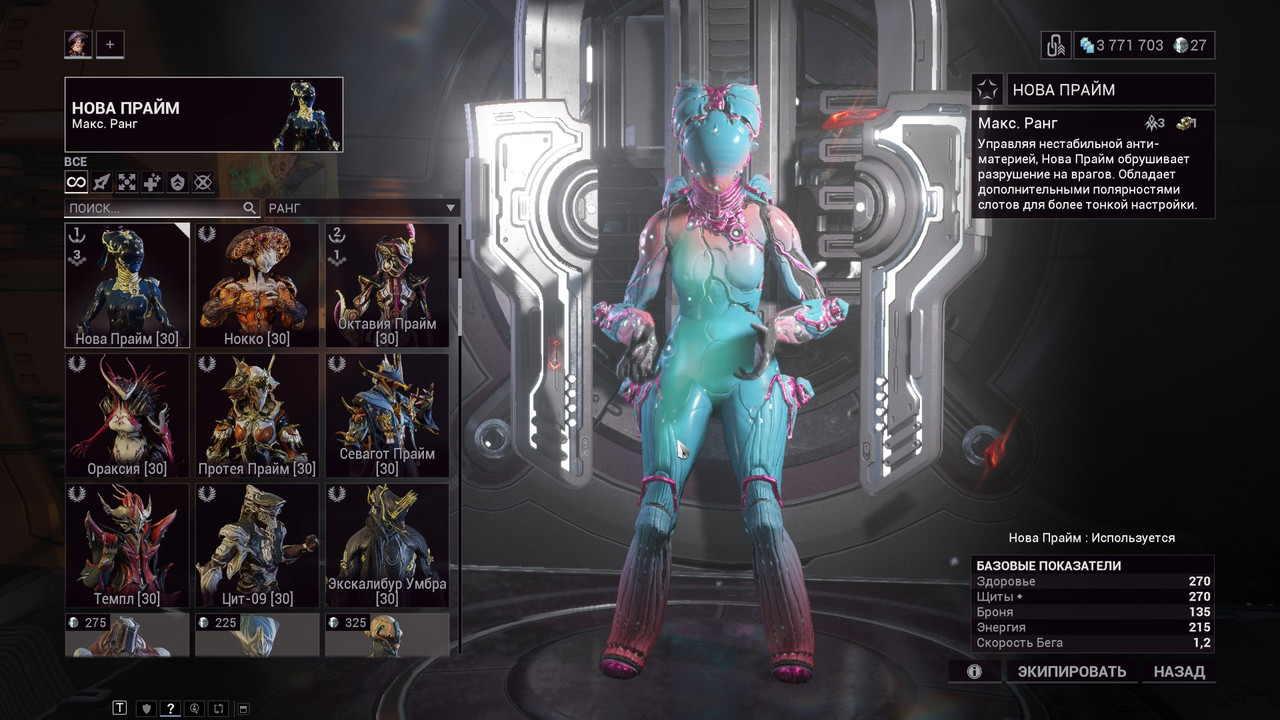Select the warframe priced at 275 platinum
Screen dimensions: 1280x720
127,635
